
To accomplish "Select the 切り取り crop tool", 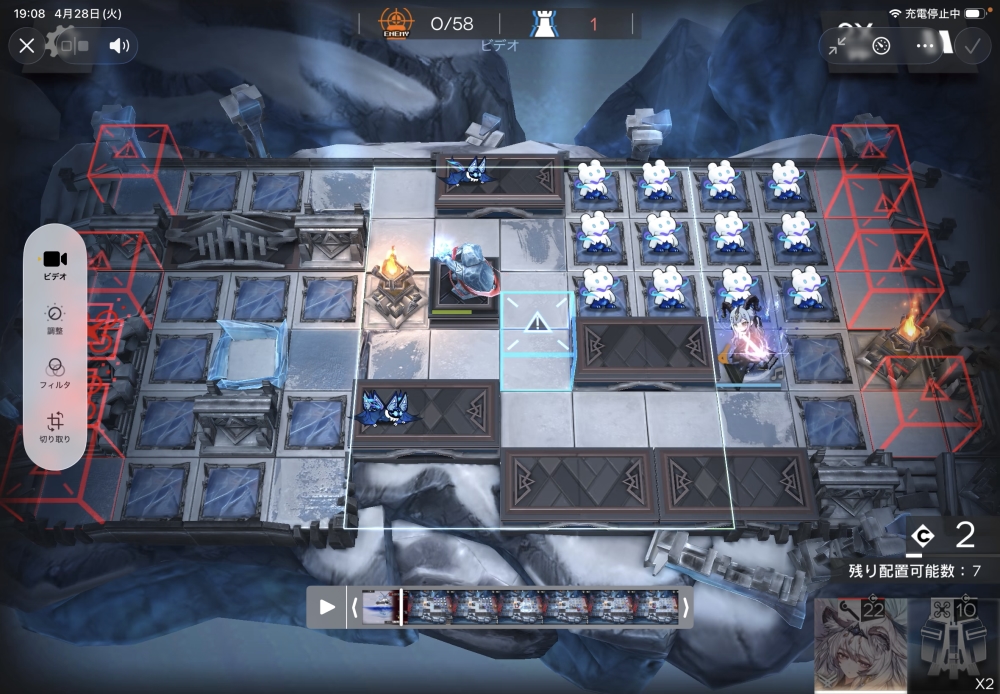I will point(55,428).
